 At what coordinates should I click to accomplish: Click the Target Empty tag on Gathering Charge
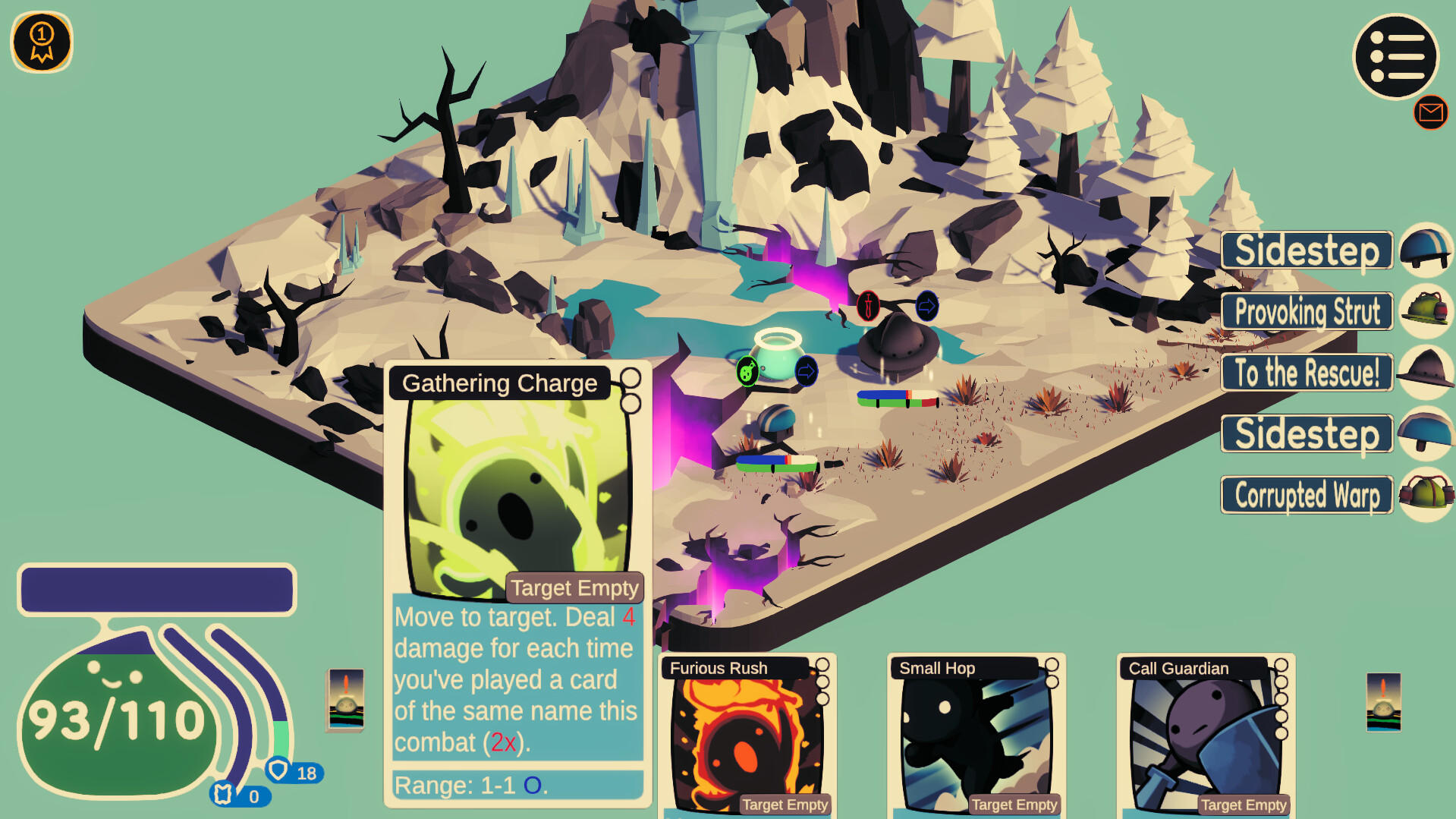[x=575, y=587]
